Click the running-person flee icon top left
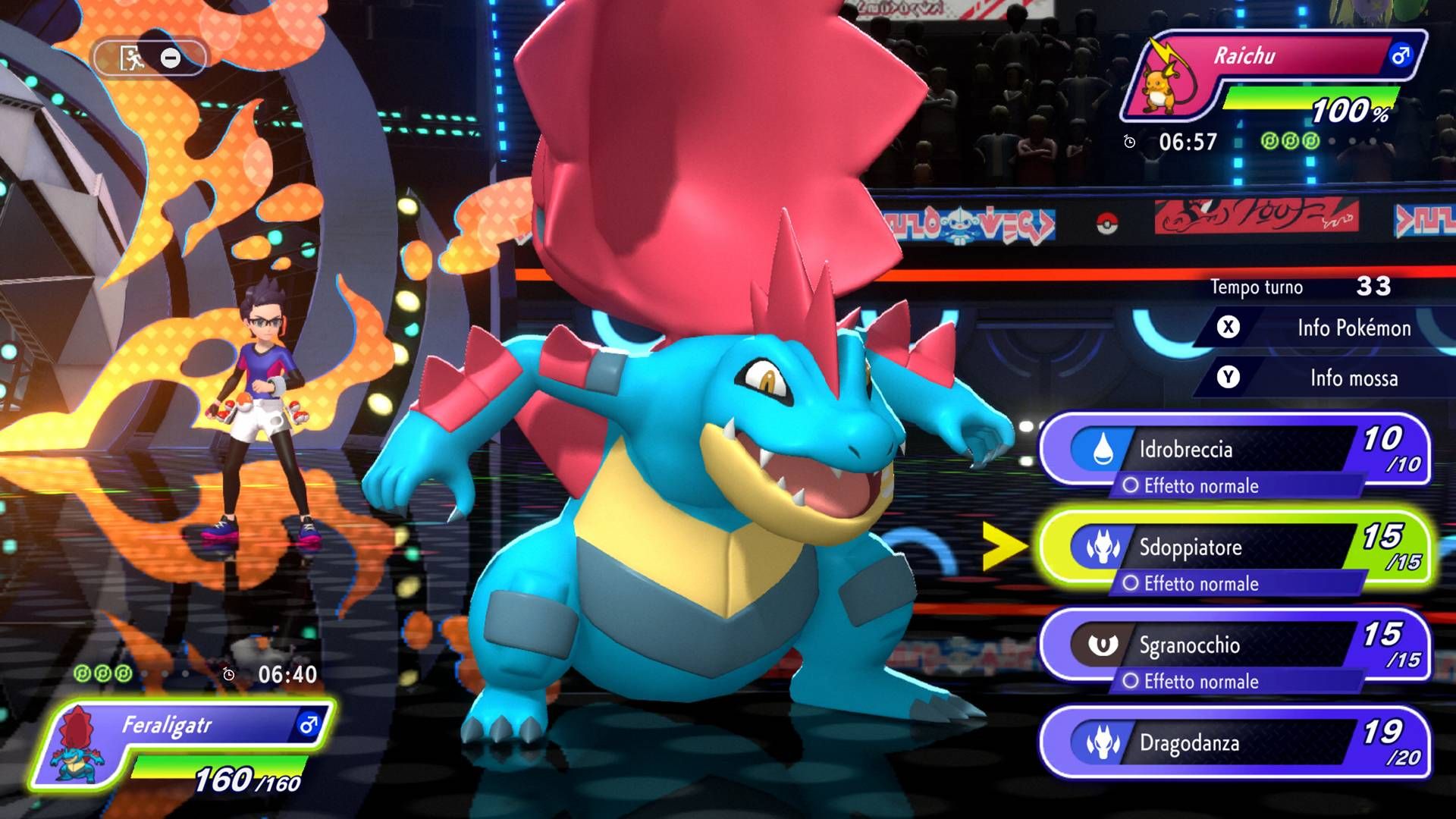 [x=129, y=55]
